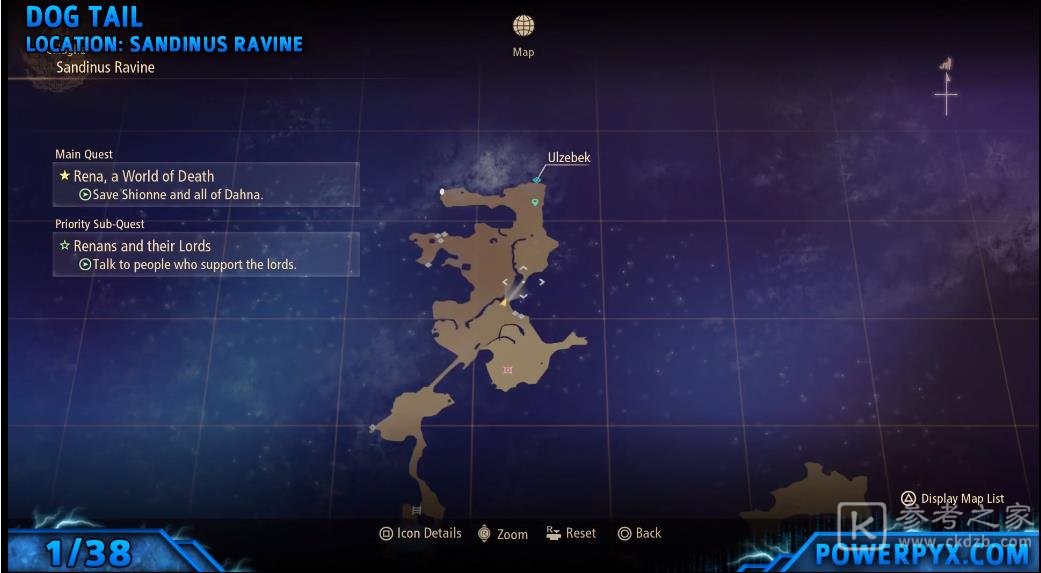This screenshot has height=573, width=1041.
Task: Select main quest Rena, a World of Death
Action: point(206,184)
